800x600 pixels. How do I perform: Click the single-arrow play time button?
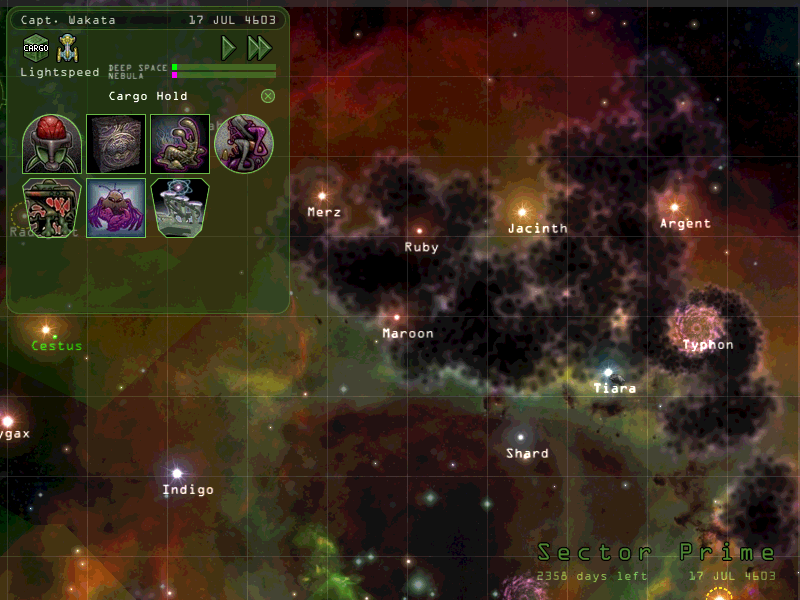tap(229, 47)
